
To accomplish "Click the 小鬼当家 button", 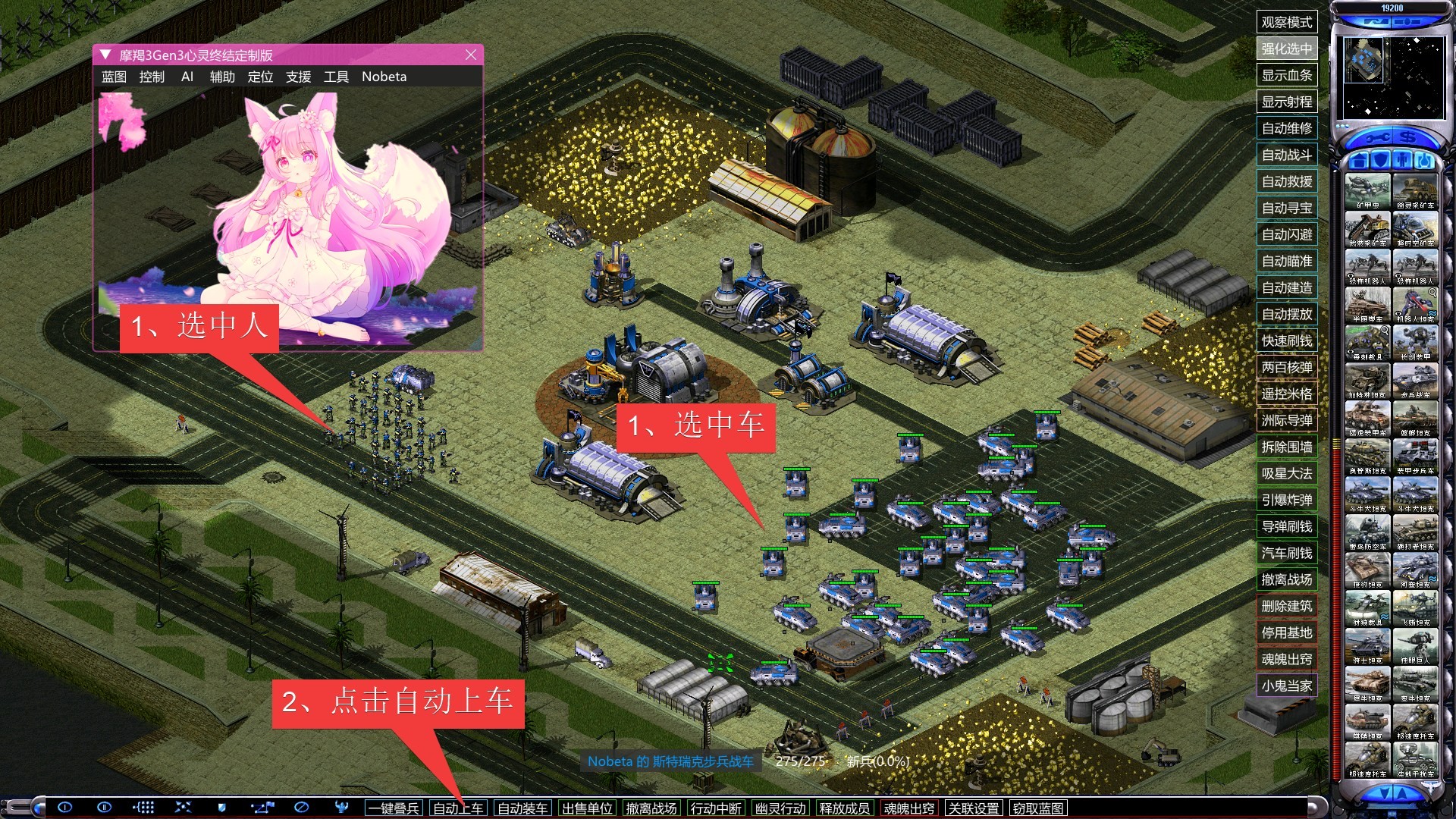I will pos(1286,686).
